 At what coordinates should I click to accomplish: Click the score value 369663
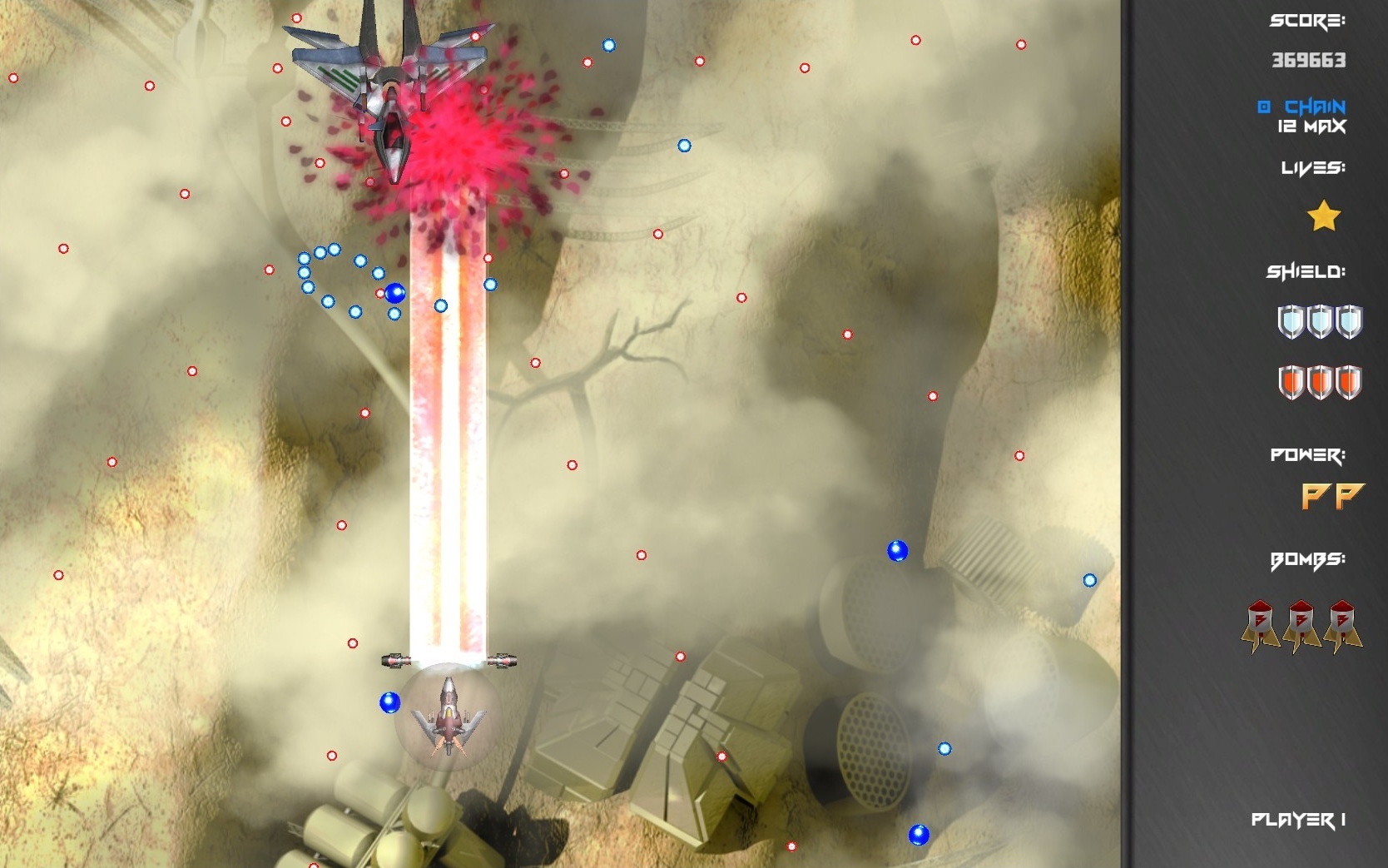(1312, 60)
